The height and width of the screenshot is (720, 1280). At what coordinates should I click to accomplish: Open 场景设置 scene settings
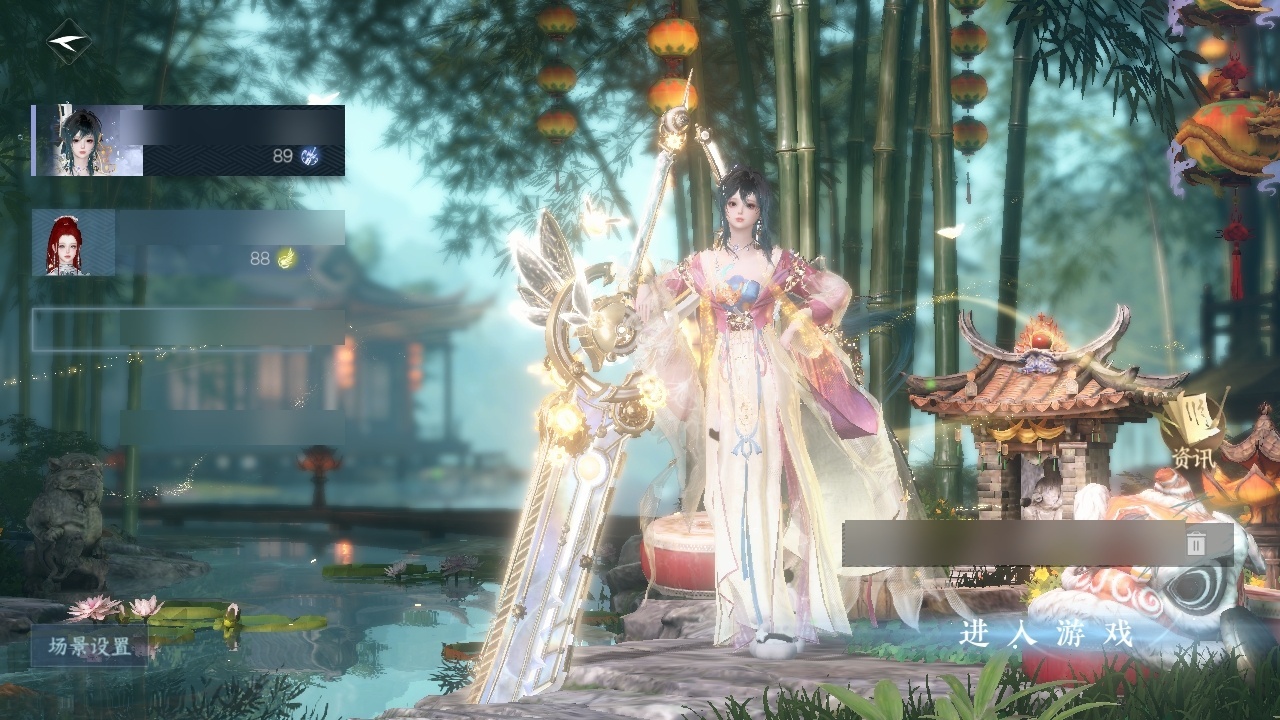[90, 646]
